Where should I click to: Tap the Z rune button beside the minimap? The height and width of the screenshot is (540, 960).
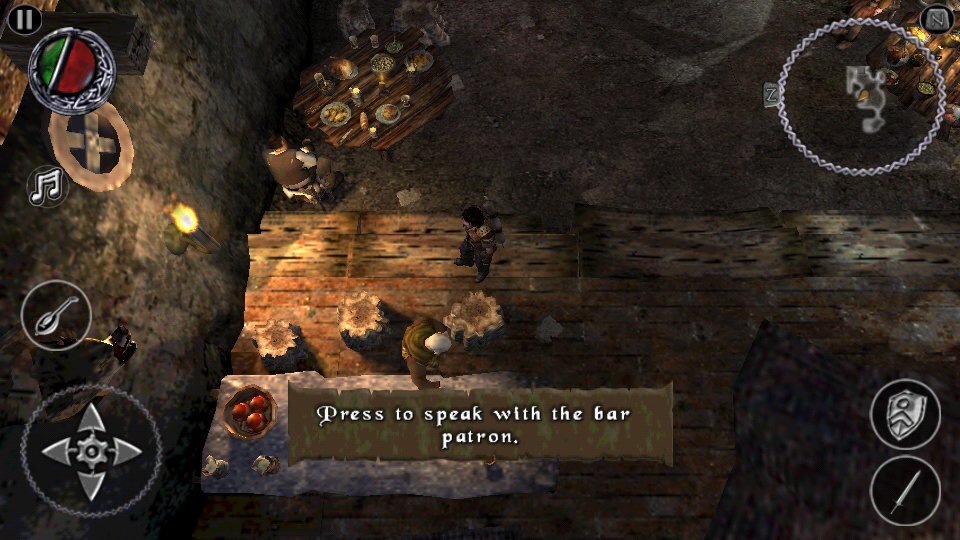(x=772, y=95)
